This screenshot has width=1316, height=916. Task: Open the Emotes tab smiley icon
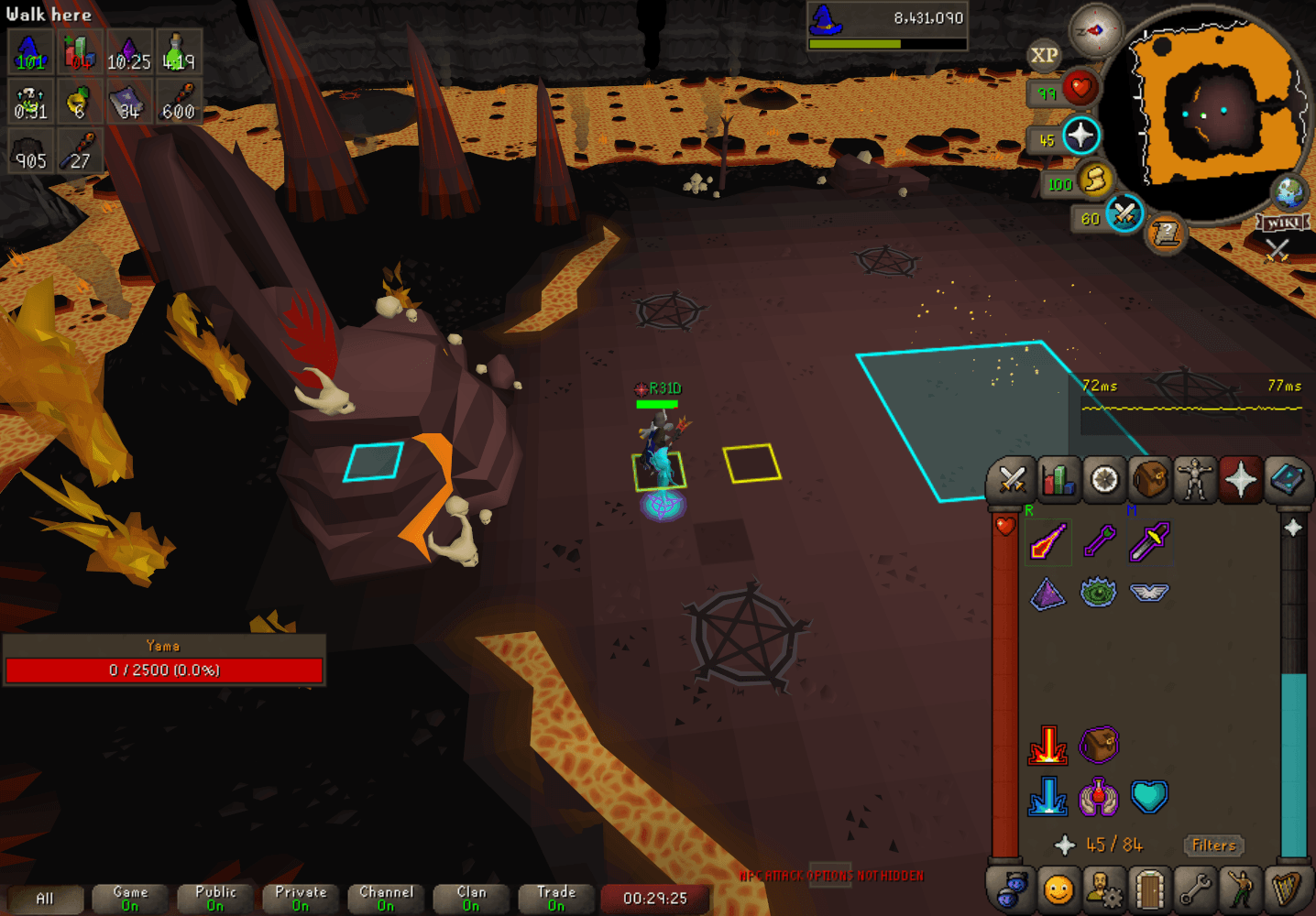[x=1058, y=888]
